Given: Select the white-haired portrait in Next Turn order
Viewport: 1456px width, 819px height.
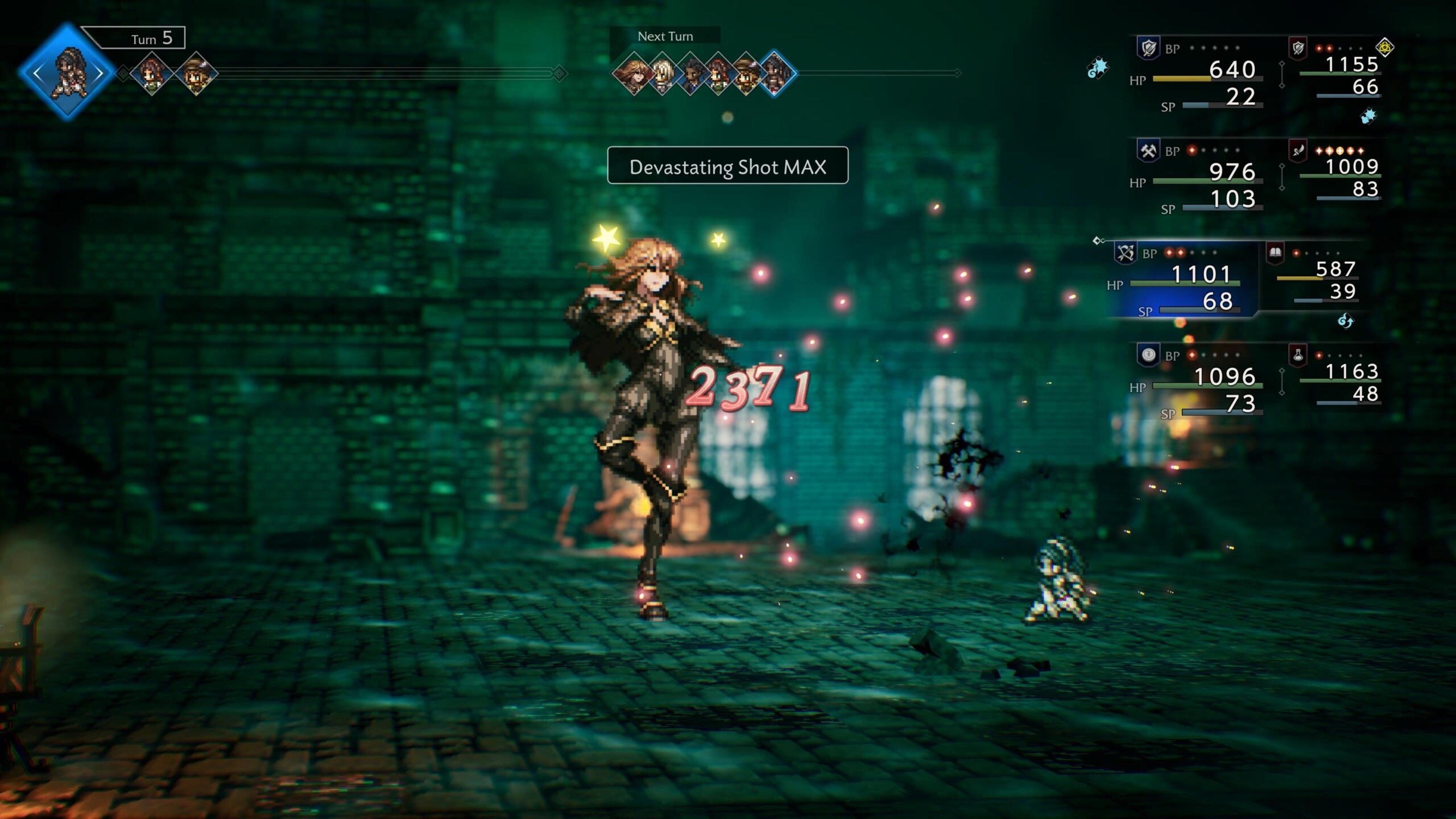Looking at the screenshot, I should click(661, 74).
